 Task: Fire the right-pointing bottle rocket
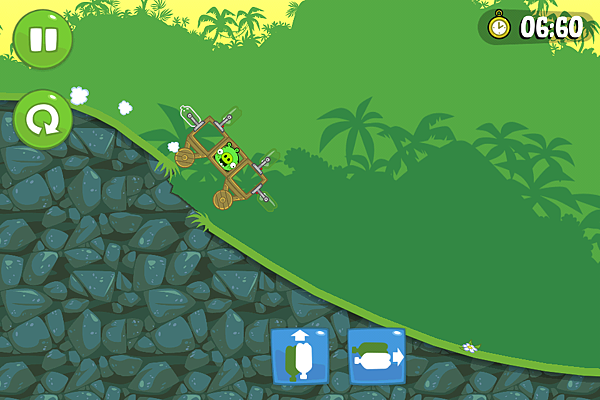(x=377, y=355)
